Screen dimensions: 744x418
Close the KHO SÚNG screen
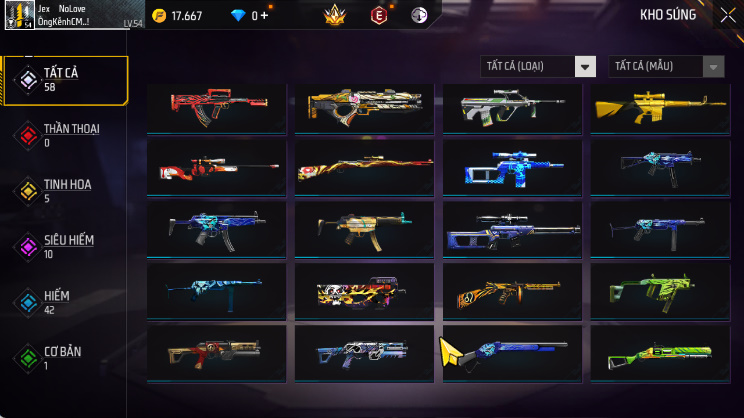727,15
